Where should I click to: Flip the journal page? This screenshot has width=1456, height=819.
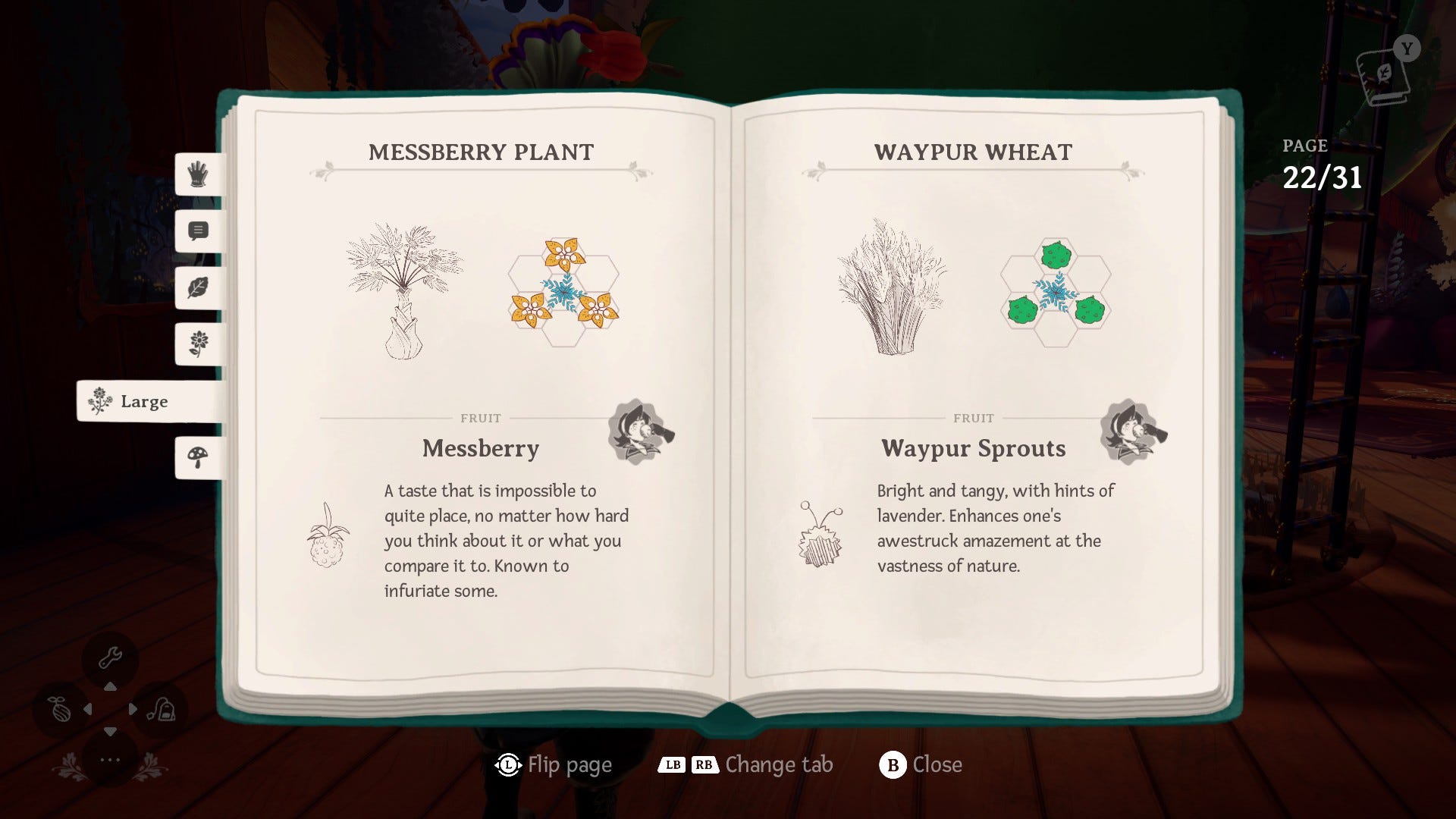point(554,764)
